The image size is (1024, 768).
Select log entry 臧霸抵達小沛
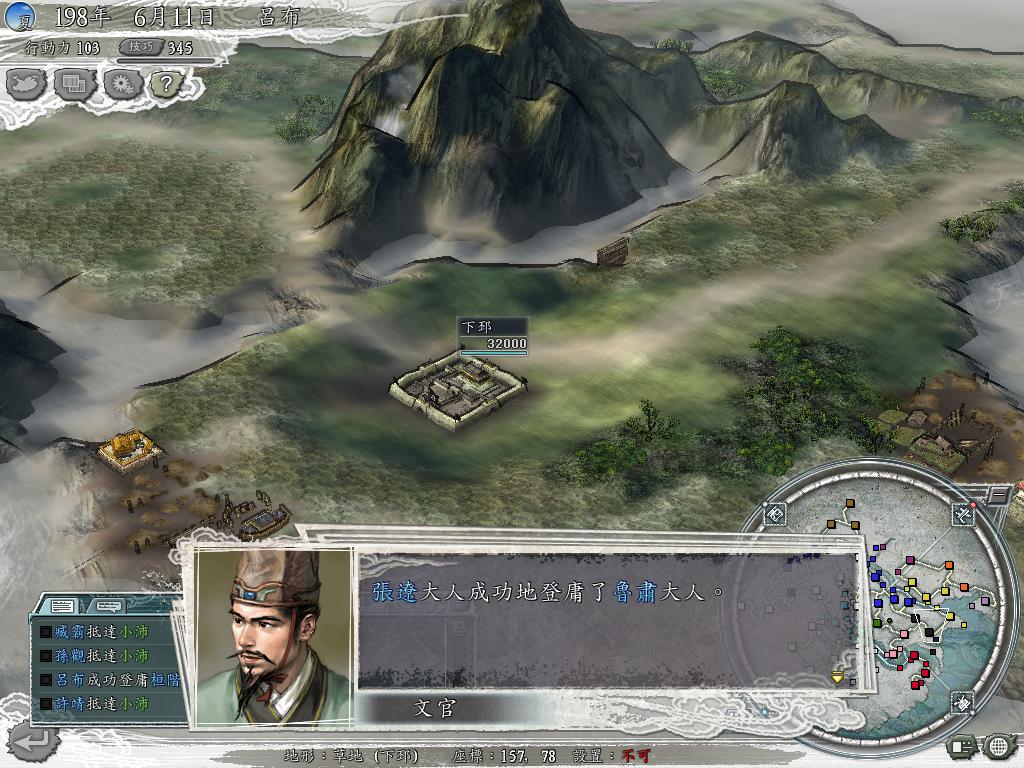click(100, 632)
